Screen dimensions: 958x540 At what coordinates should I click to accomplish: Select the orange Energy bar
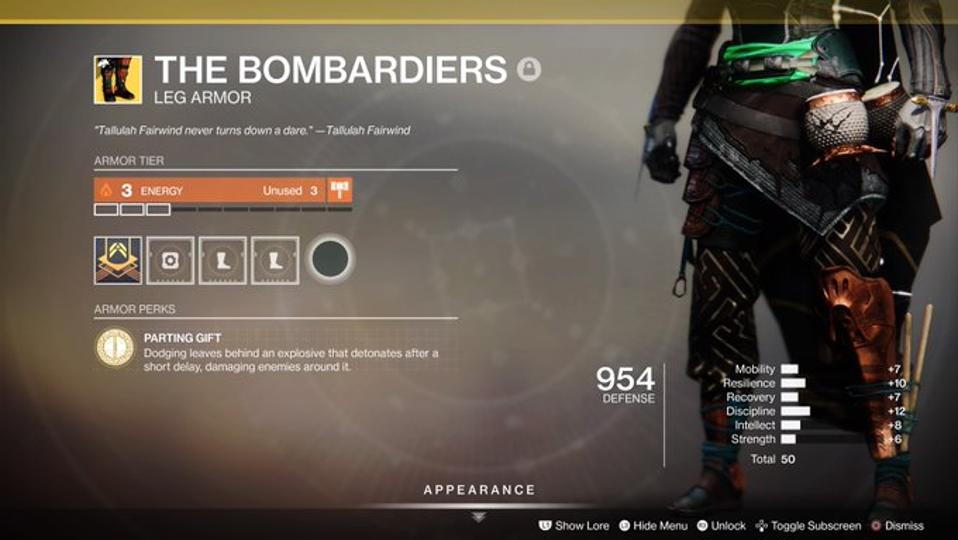pos(208,191)
